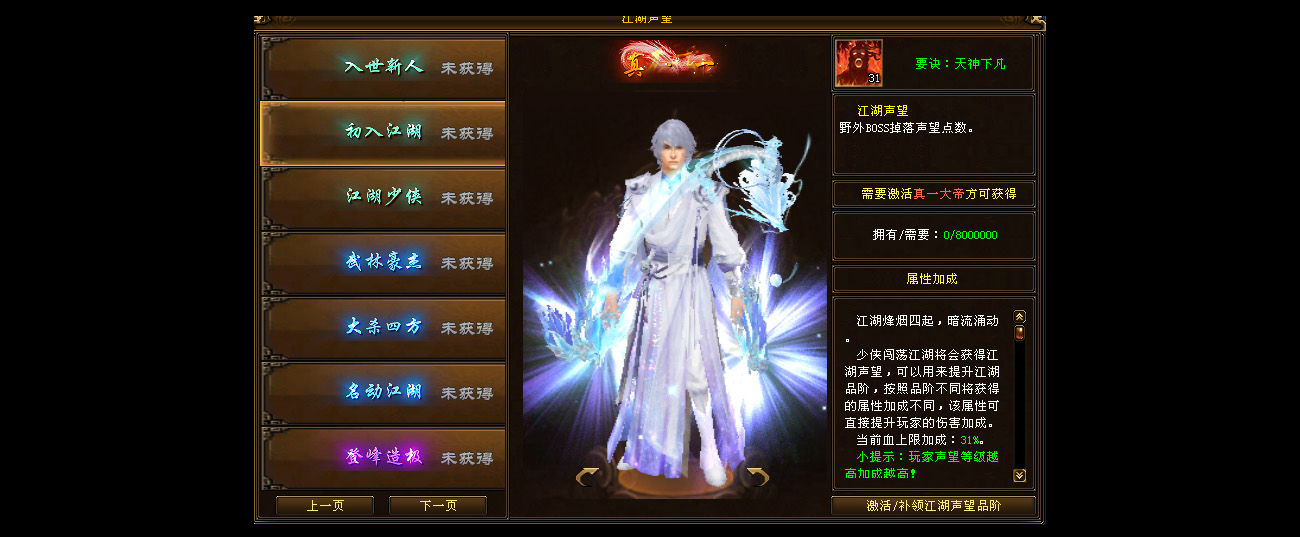This screenshot has height=537, width=1300.
Task: Rotate the character preview left
Action: tap(587, 477)
